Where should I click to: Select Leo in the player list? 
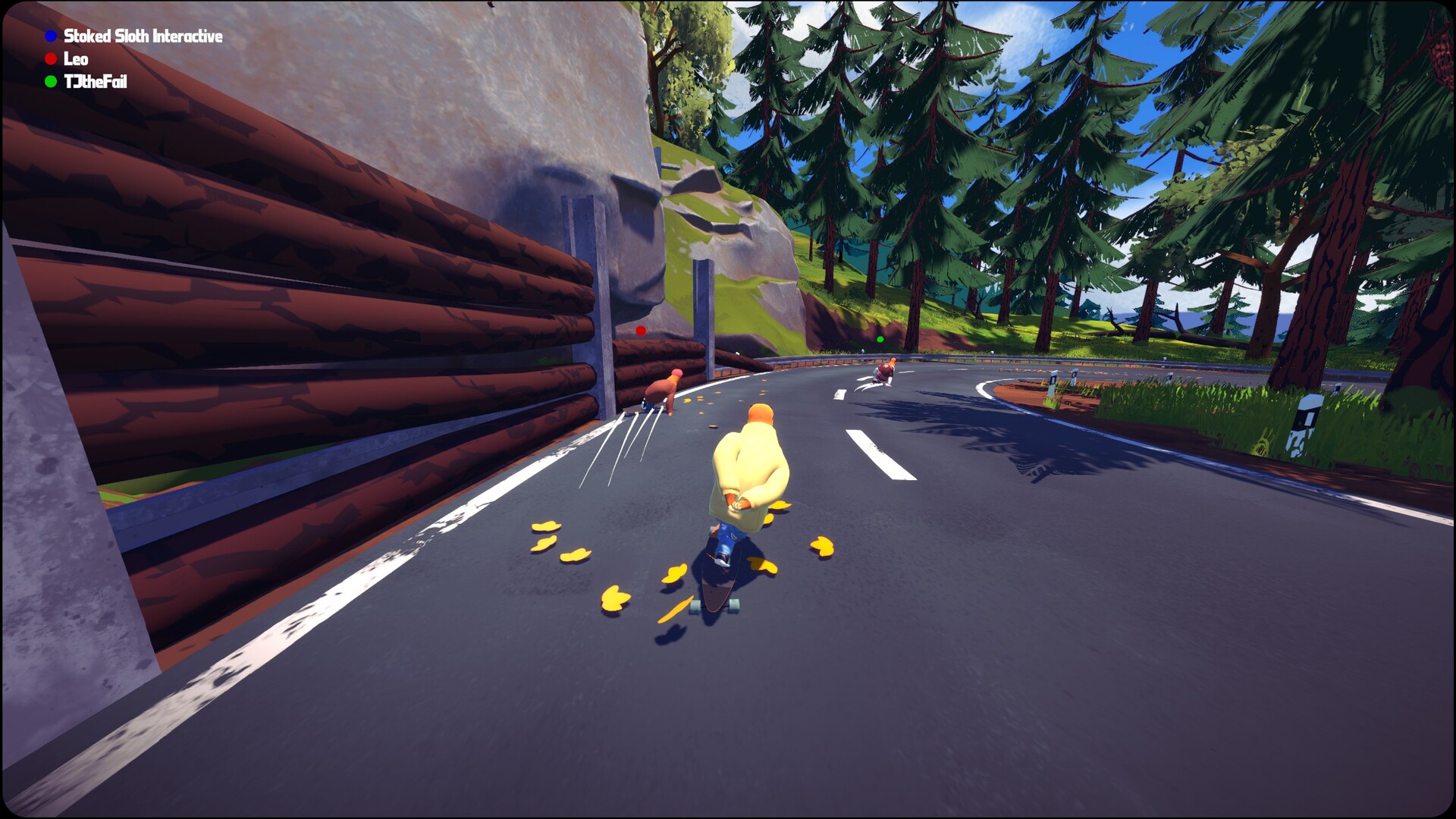75,59
